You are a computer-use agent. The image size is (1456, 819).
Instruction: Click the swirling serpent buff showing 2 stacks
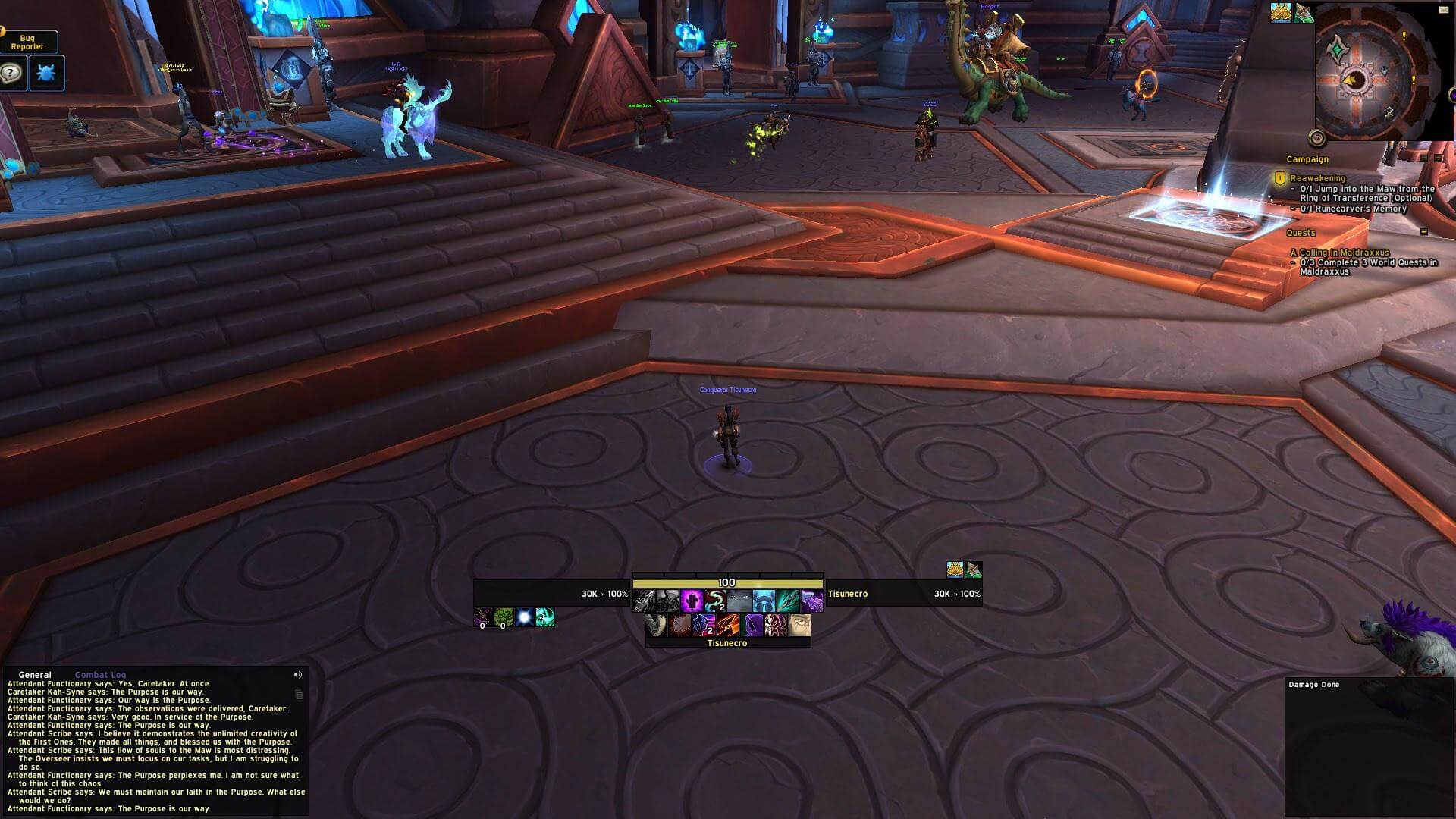(715, 601)
